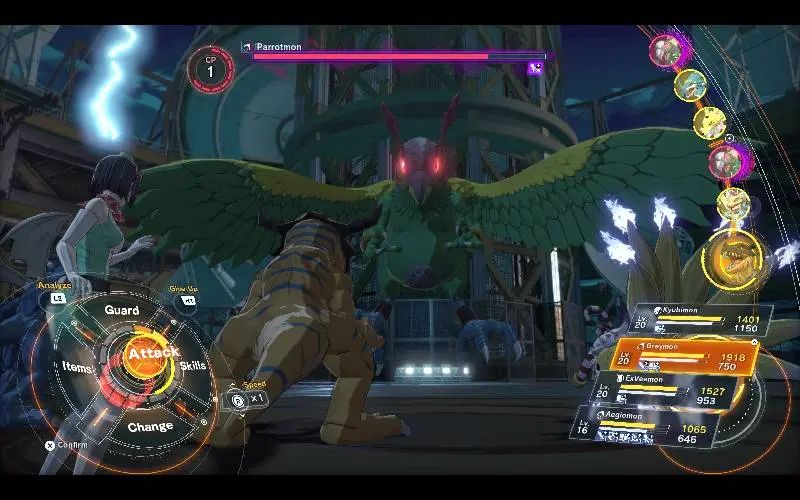Viewport: 800px width, 500px height.
Task: Click the CP counter ring
Action: [x=211, y=67]
